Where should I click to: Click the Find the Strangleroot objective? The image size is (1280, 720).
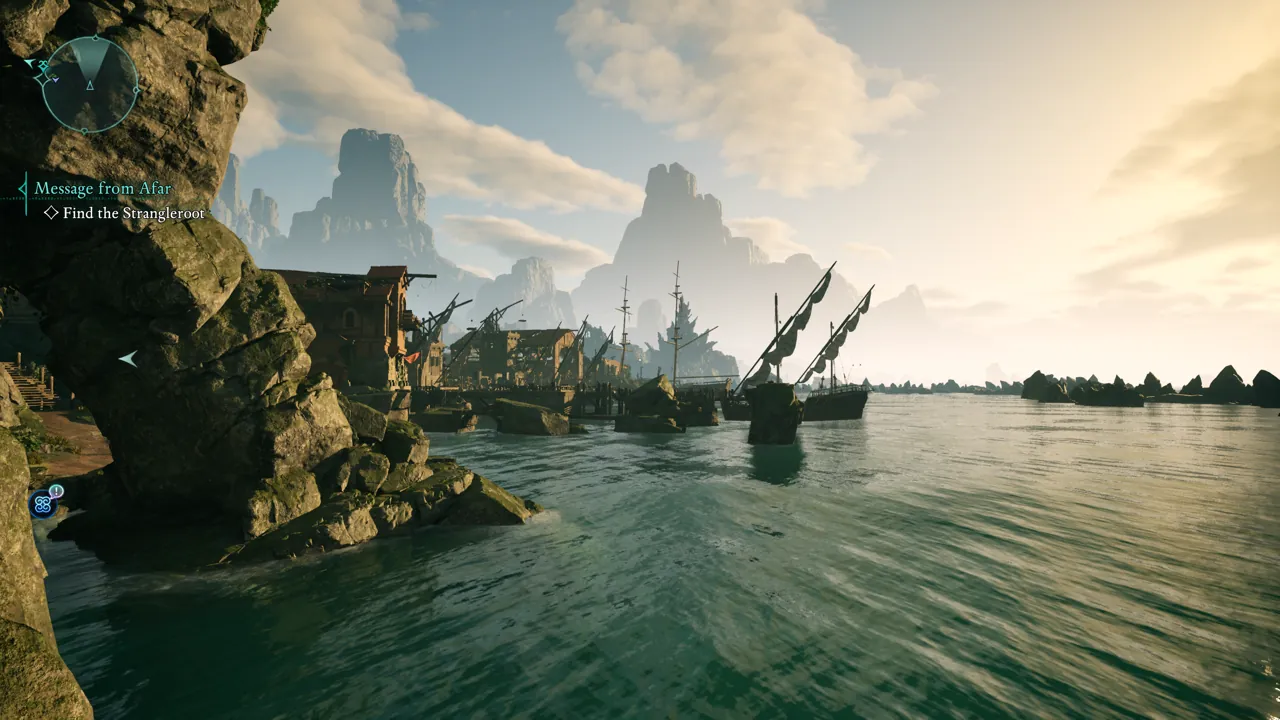[x=133, y=213]
